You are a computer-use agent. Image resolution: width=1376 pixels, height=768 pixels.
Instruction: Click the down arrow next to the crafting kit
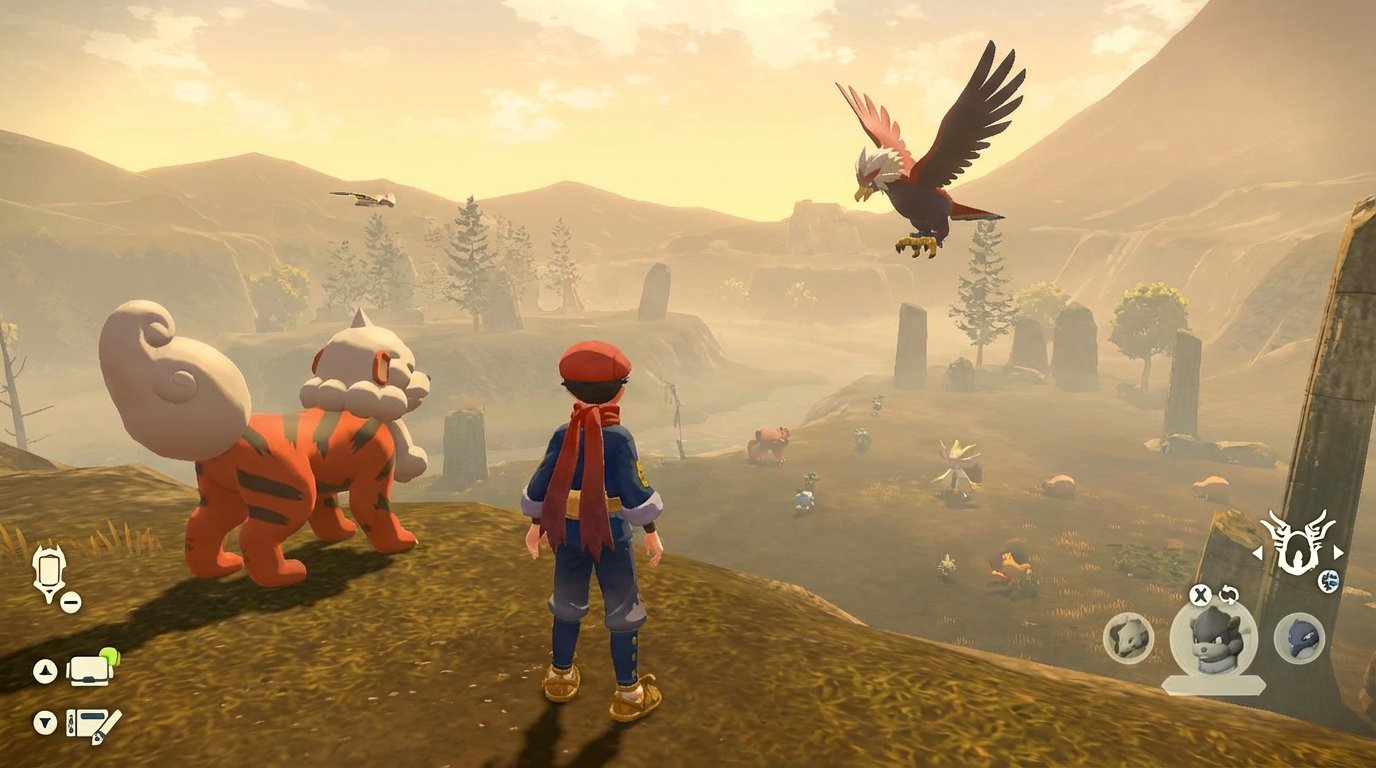(x=45, y=723)
